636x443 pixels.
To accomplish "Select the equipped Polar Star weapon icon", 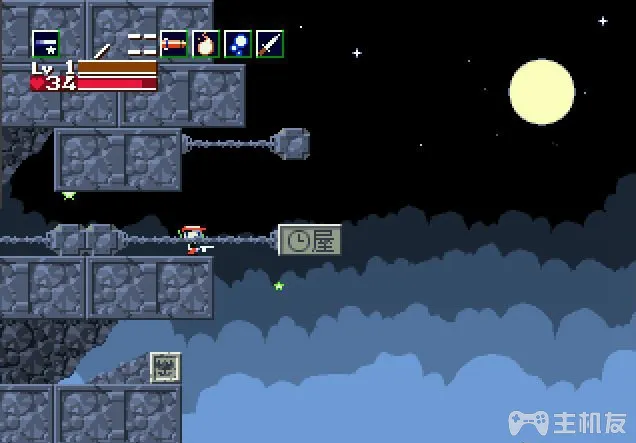I will click(x=45, y=44).
